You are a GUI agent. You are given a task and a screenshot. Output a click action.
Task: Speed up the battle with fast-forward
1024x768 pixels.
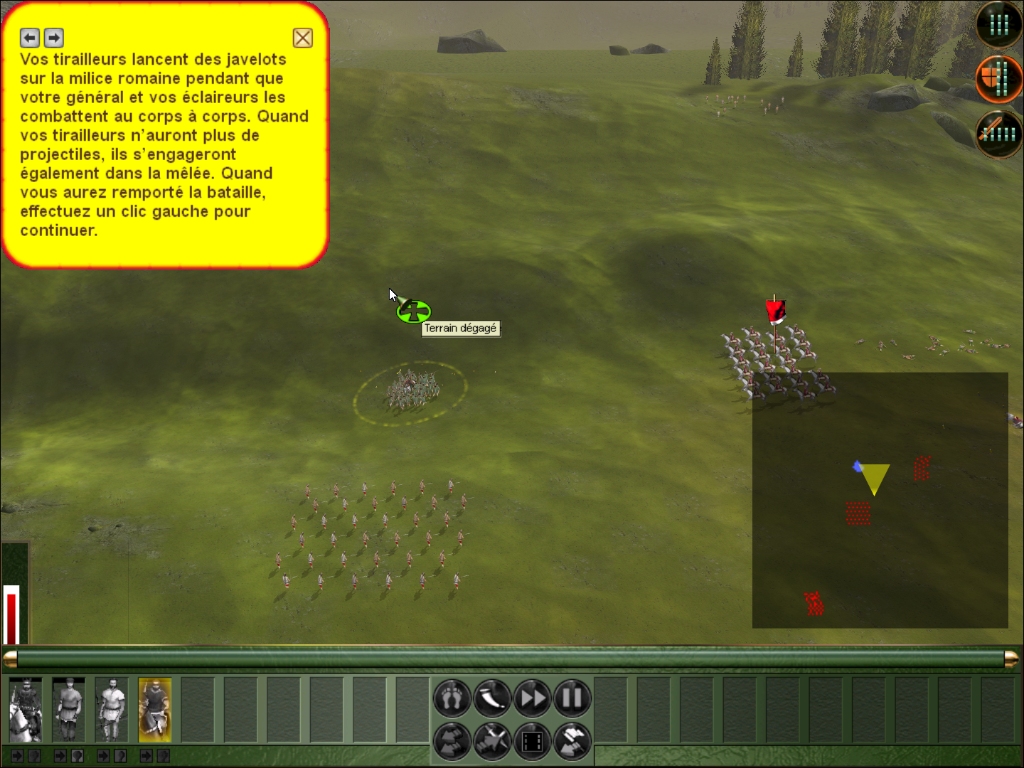point(532,697)
